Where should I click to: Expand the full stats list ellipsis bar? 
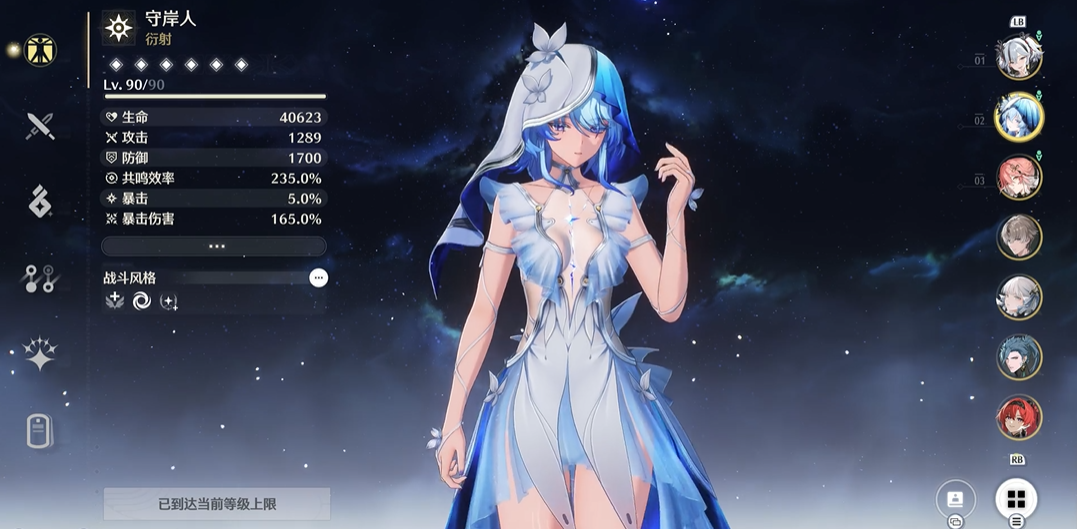pos(214,246)
